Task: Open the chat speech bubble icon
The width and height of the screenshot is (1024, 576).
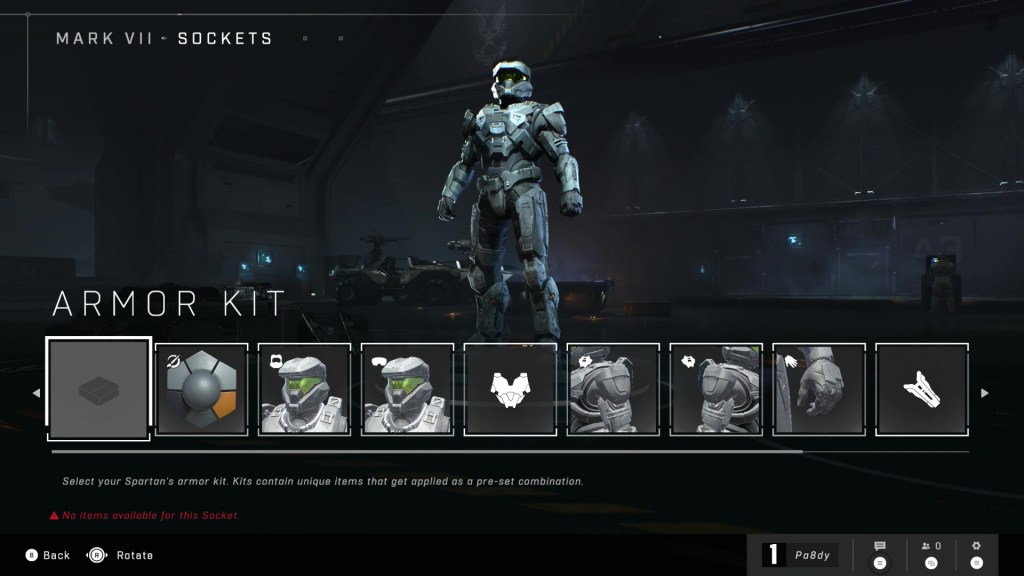Action: coord(880,554)
